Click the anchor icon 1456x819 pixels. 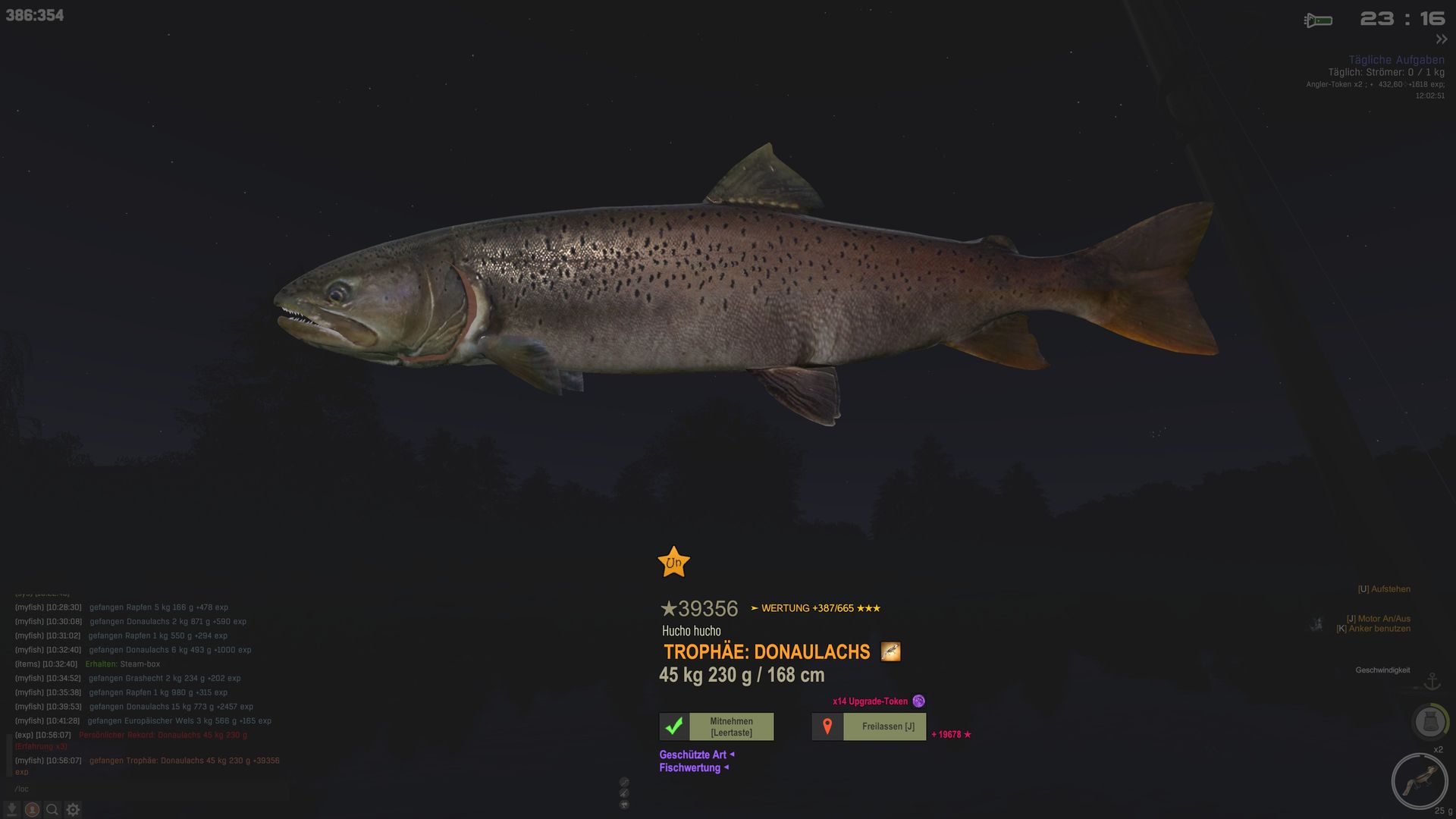(x=1432, y=681)
